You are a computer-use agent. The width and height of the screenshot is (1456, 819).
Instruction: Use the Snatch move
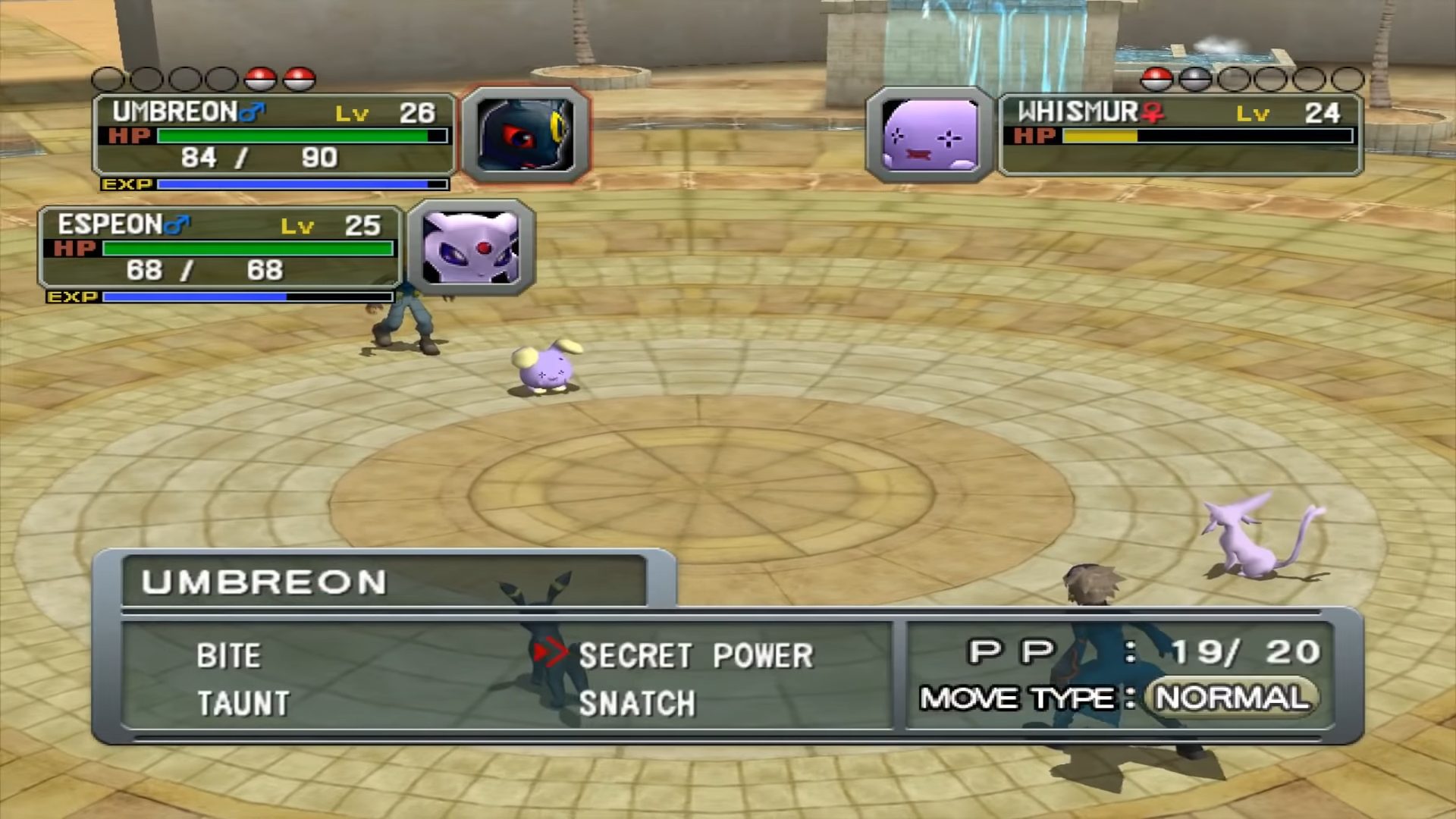[x=636, y=704]
